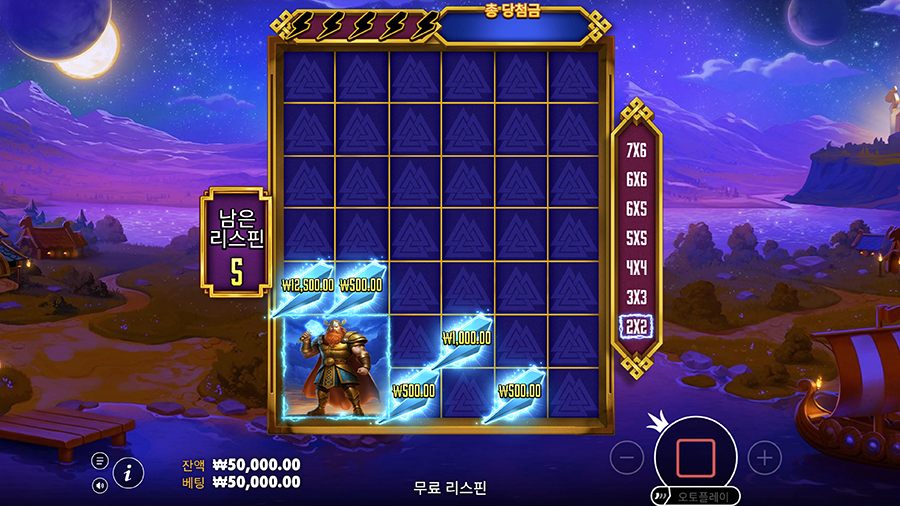This screenshot has width=900, height=506.
Task: Stop the spin with the red square button
Action: (x=695, y=457)
